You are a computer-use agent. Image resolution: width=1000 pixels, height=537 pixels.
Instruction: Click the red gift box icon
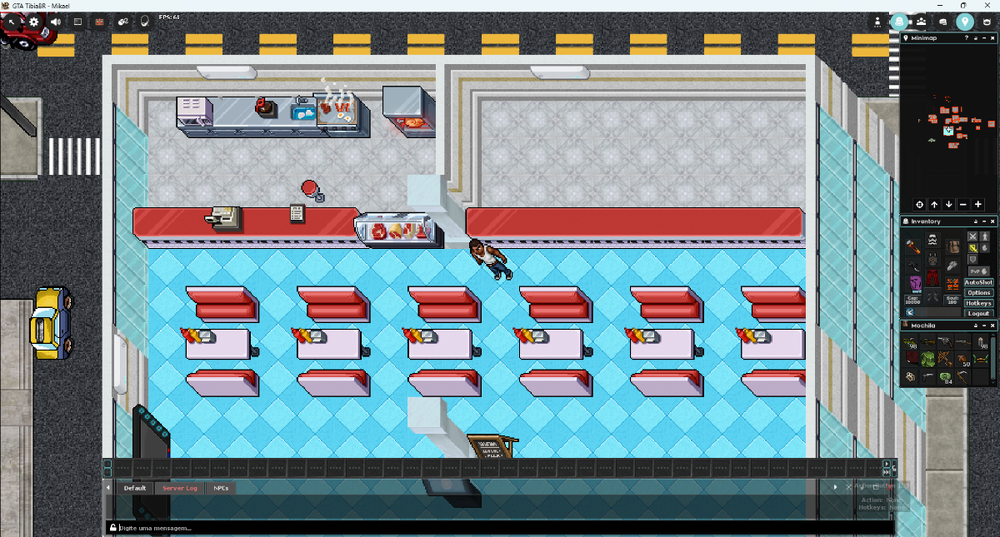coord(100,21)
